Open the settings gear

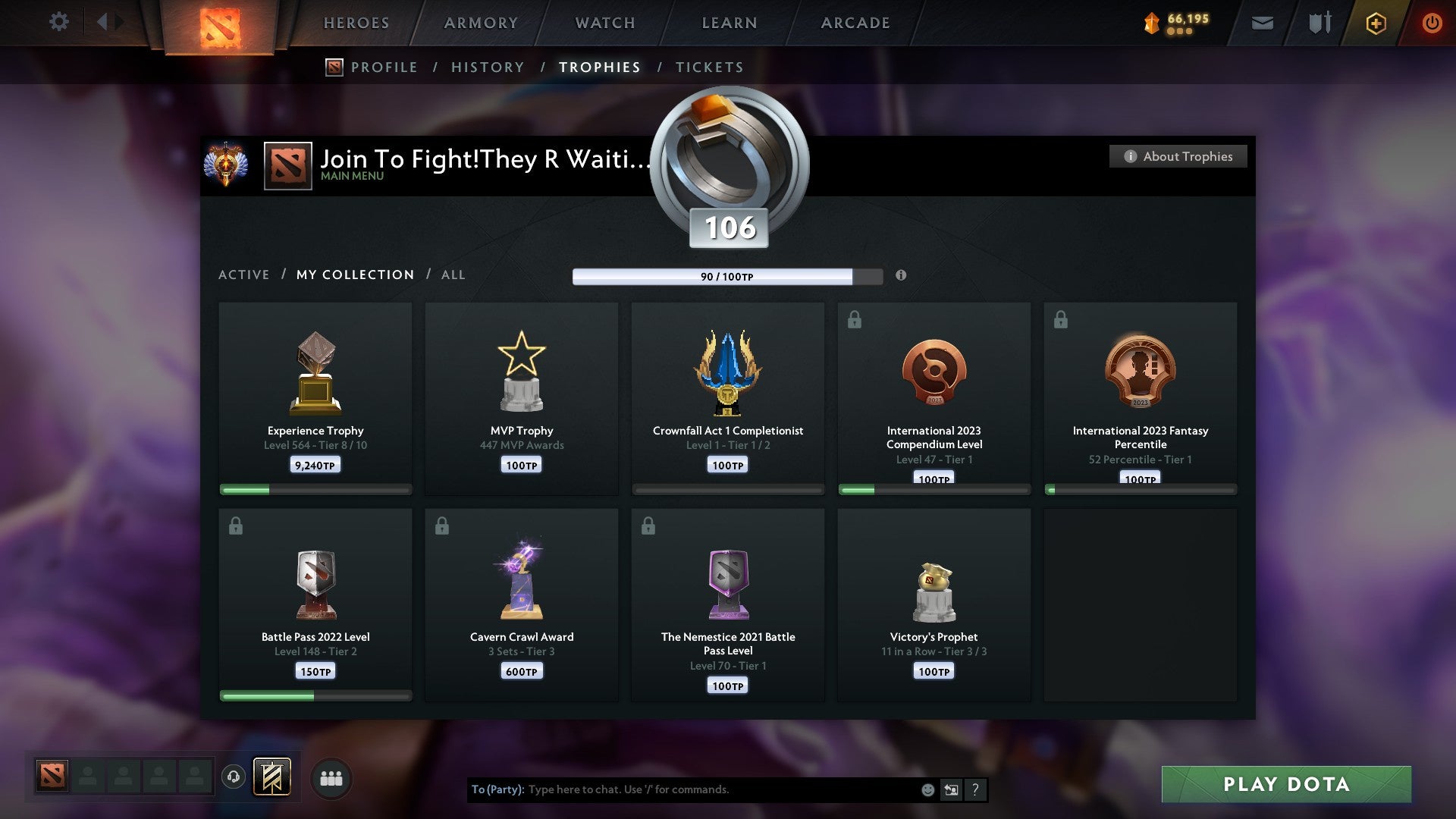click(x=59, y=22)
